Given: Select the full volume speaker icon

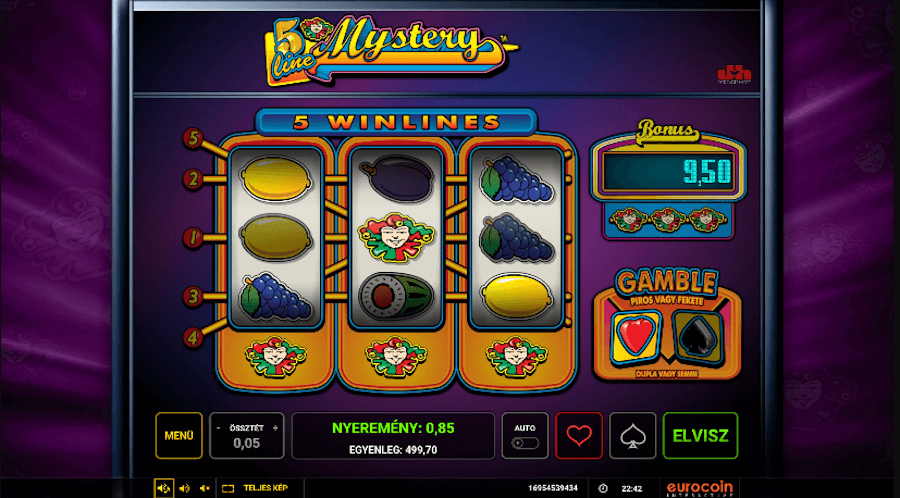Looking at the screenshot, I should (164, 488).
